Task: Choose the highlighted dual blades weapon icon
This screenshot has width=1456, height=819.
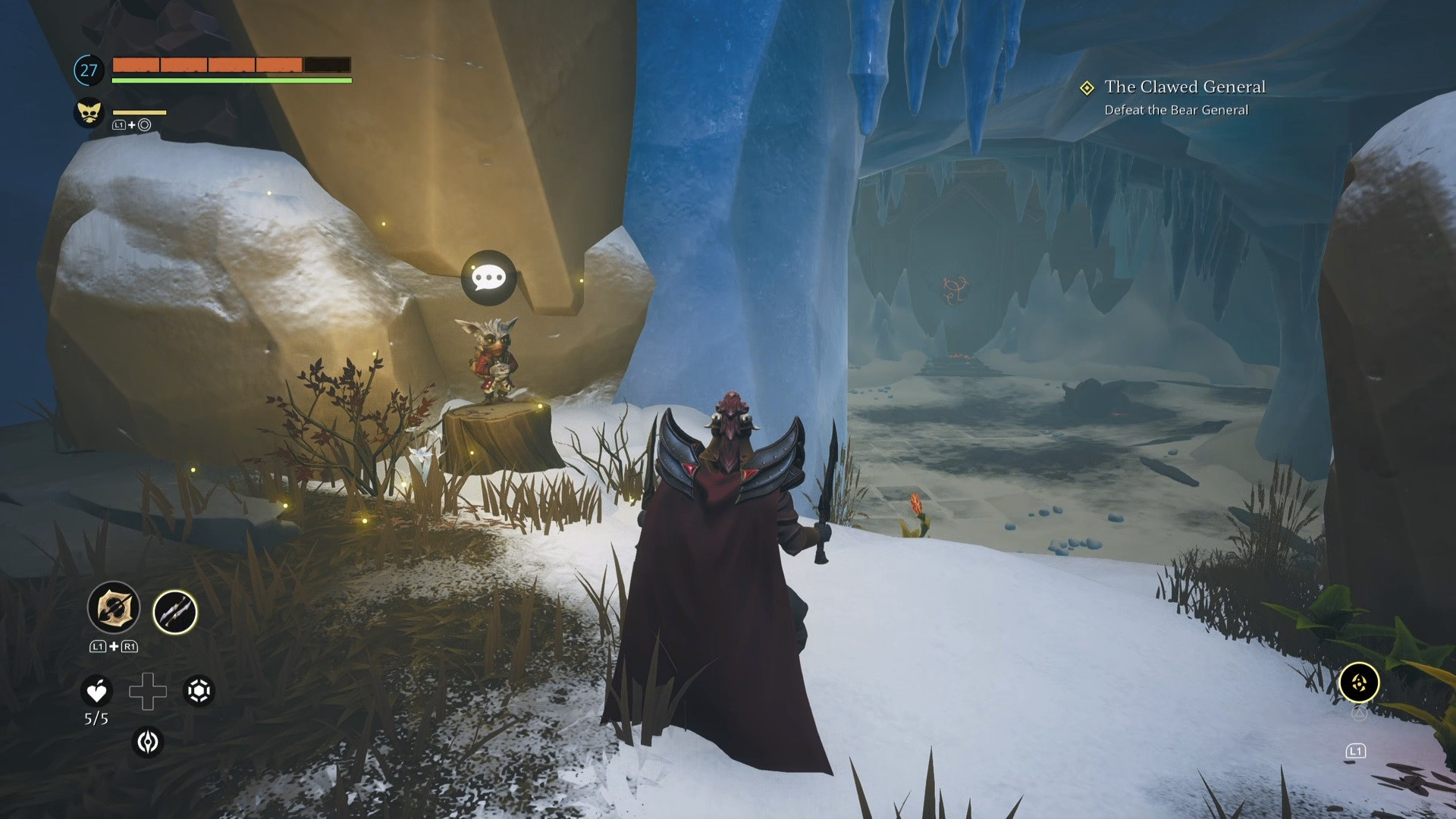Action: tap(175, 612)
